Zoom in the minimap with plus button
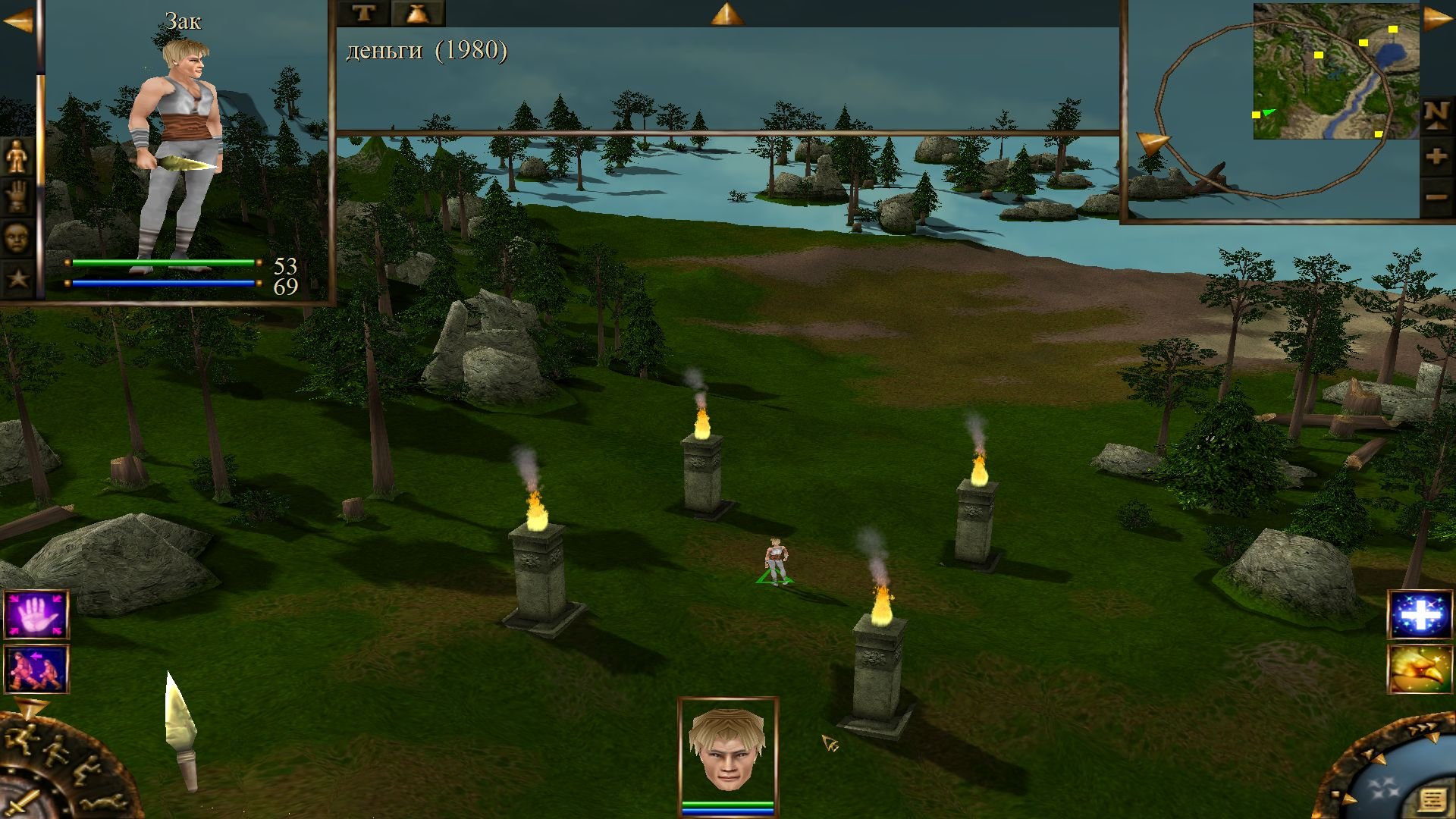 click(x=1436, y=157)
